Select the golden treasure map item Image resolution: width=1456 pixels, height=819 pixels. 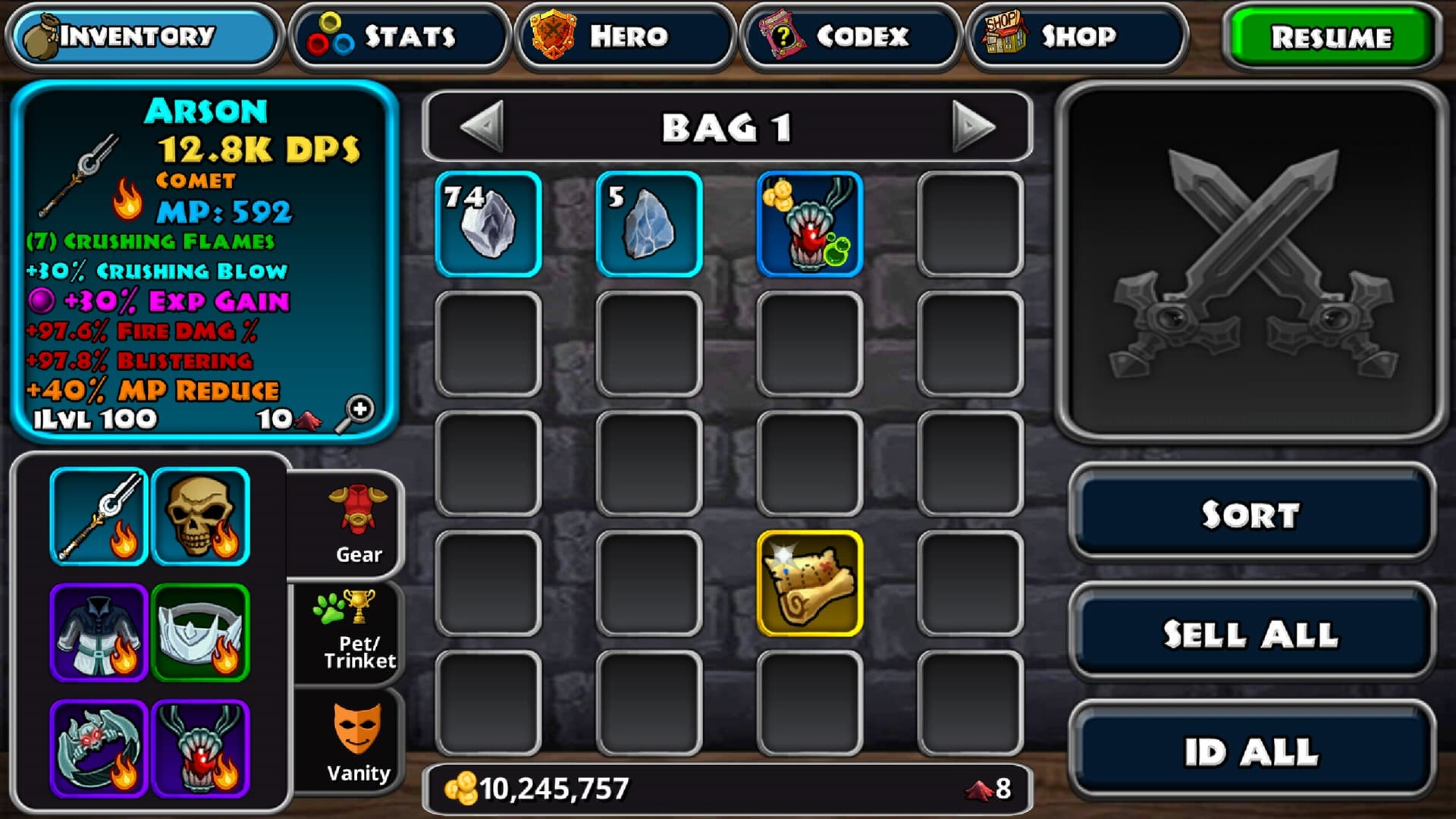pos(810,583)
